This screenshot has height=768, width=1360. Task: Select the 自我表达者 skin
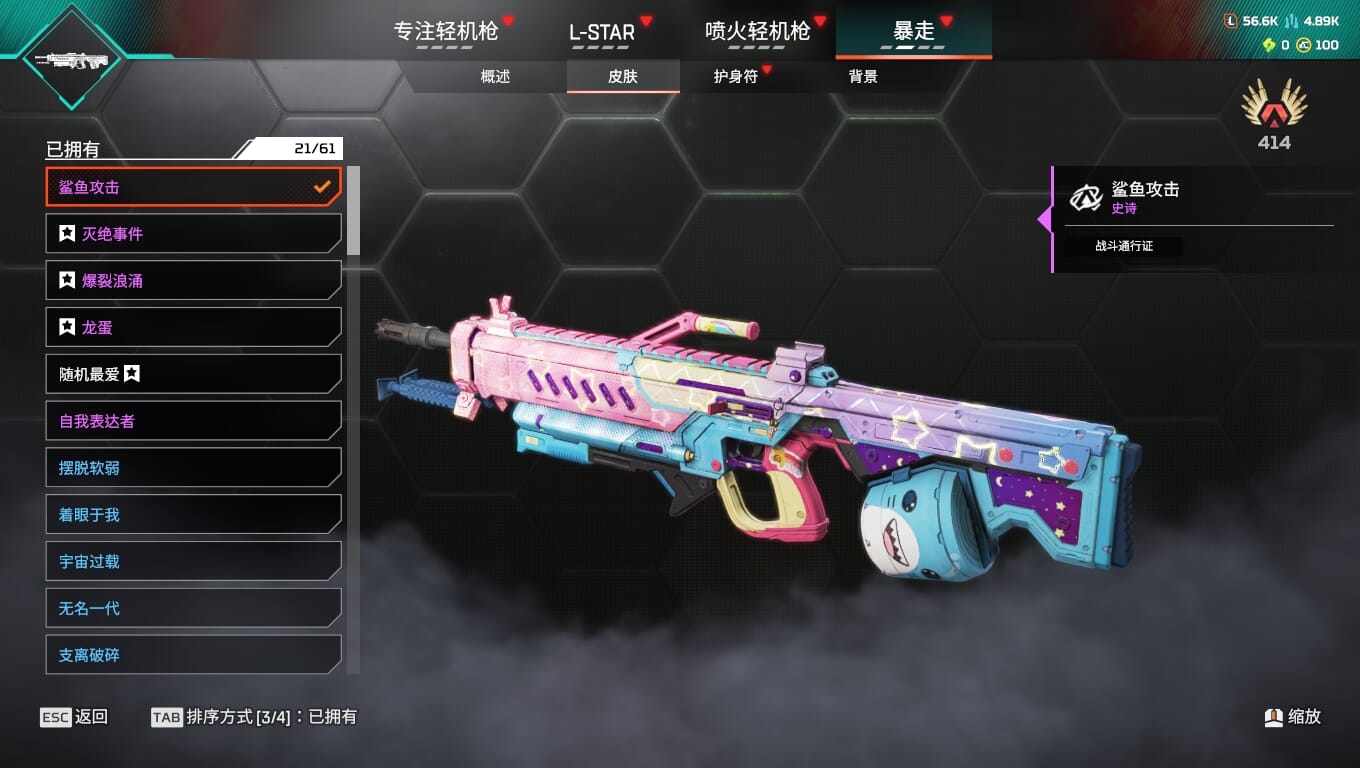click(193, 421)
